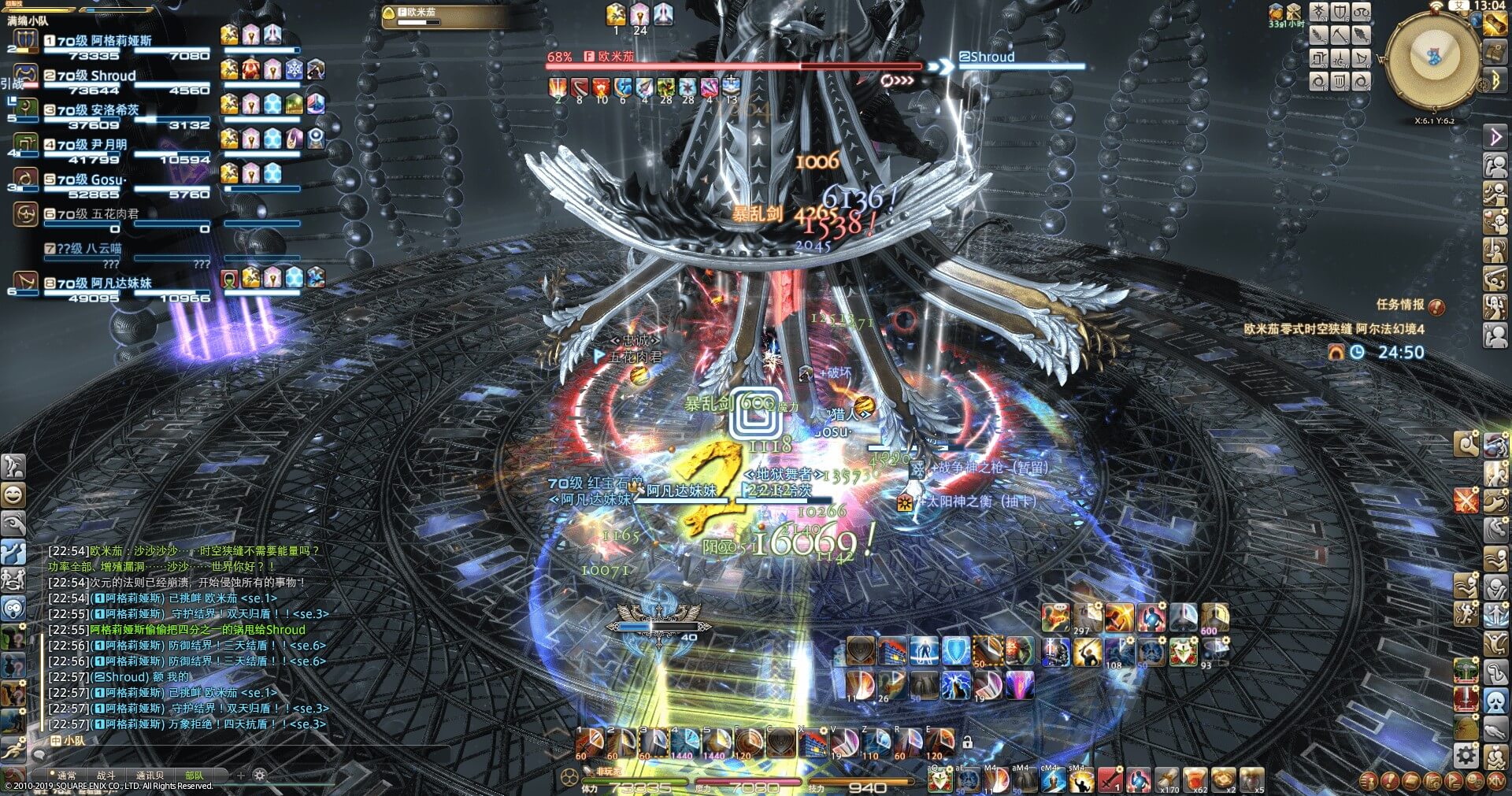This screenshot has height=796, width=1512.
Task: Click the circular minimap
Action: (x=1433, y=61)
